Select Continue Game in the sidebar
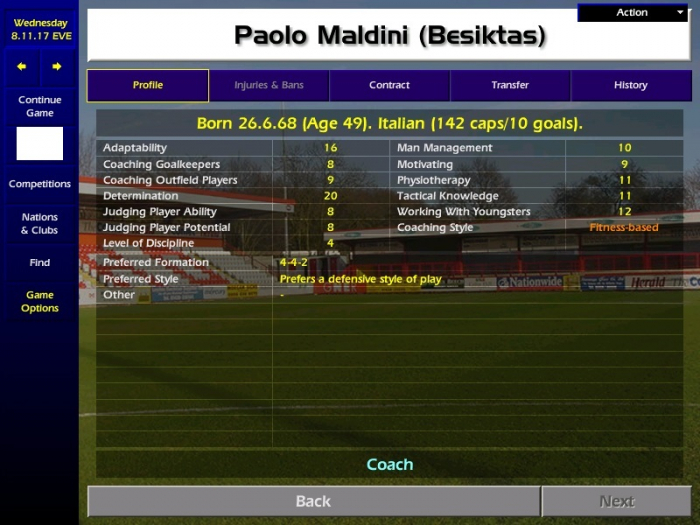The height and width of the screenshot is (525, 700). [40, 106]
